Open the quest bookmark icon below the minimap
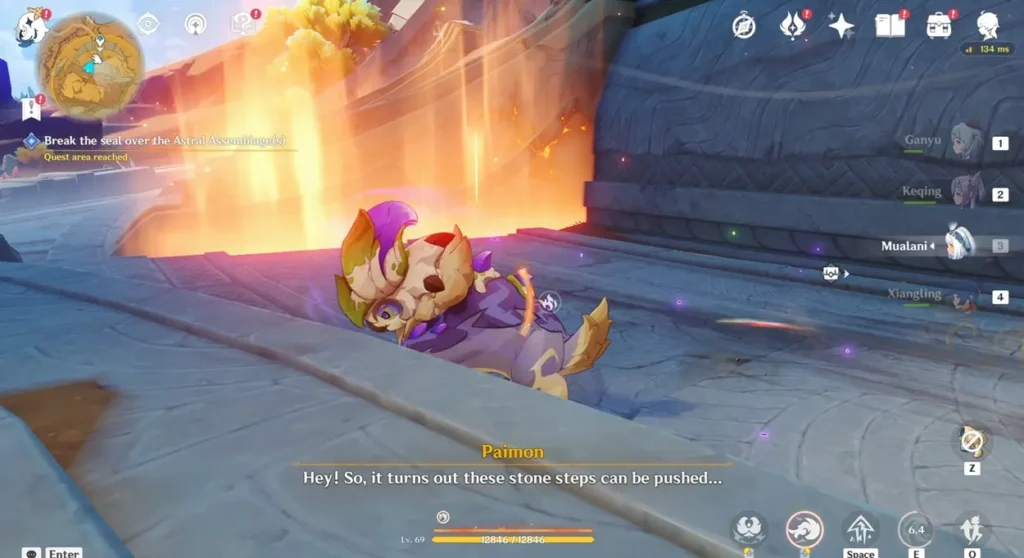Screen dimensions: 1024x558 30,108
